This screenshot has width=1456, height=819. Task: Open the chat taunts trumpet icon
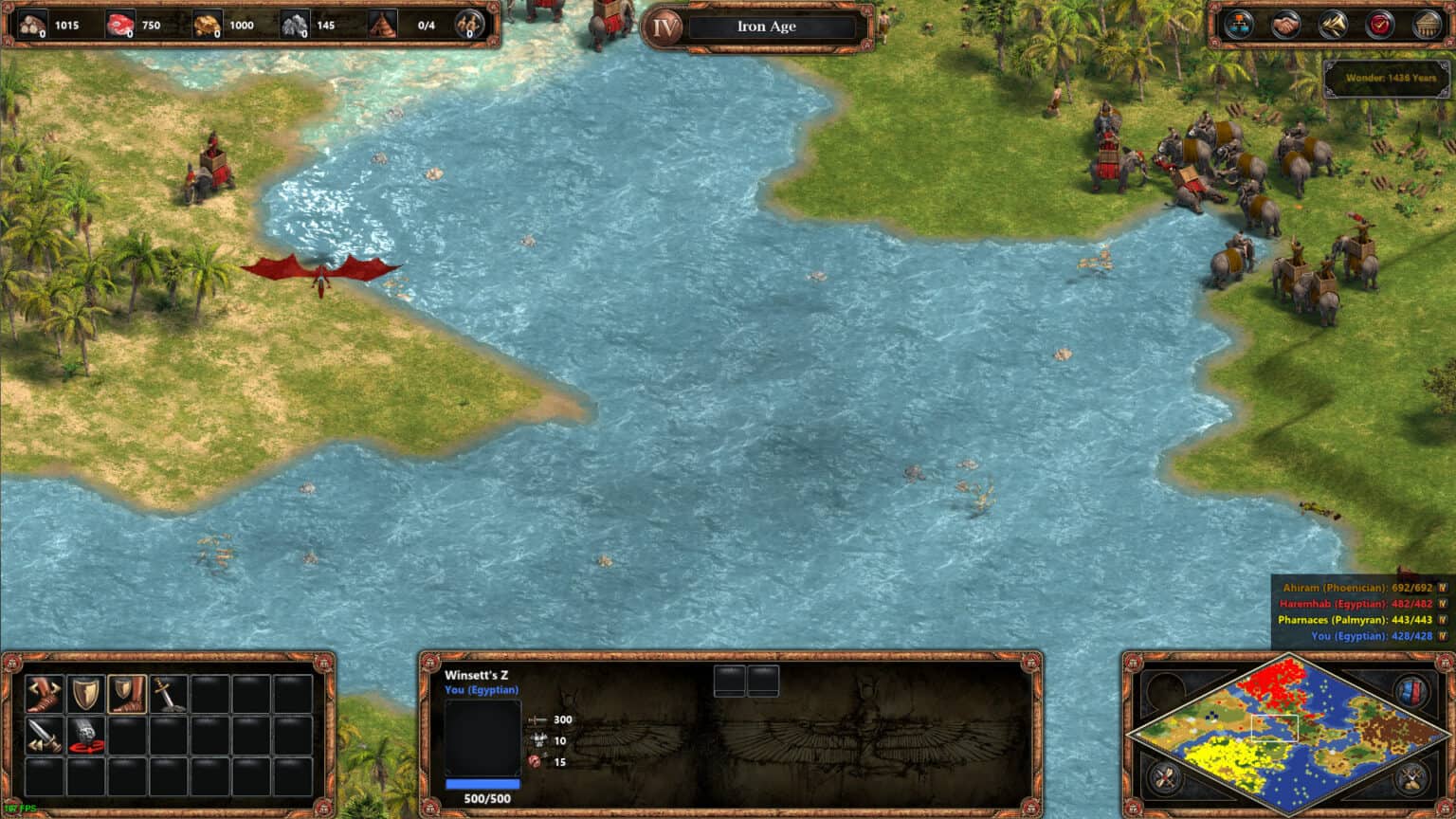tap(1332, 23)
